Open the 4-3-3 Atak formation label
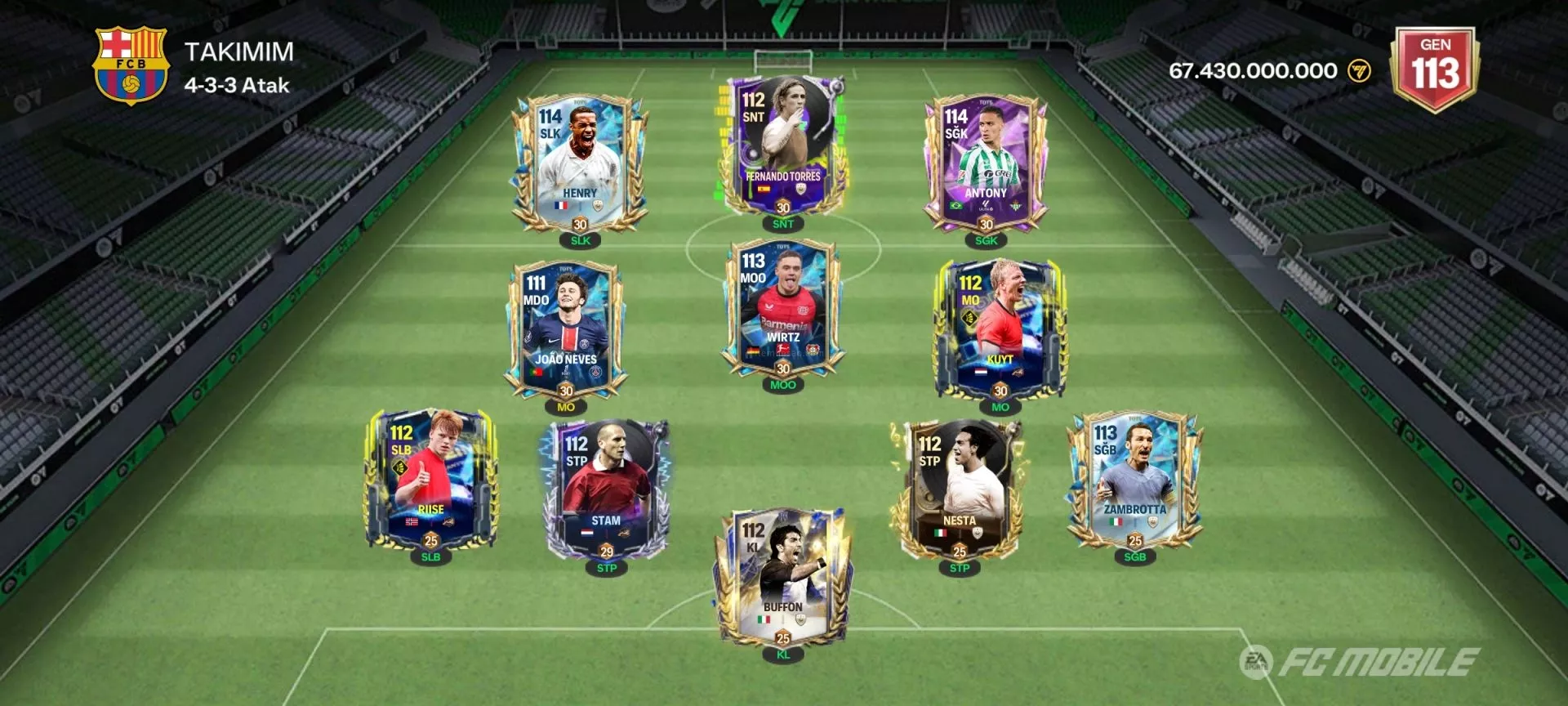The width and height of the screenshot is (1568, 706). point(237,86)
